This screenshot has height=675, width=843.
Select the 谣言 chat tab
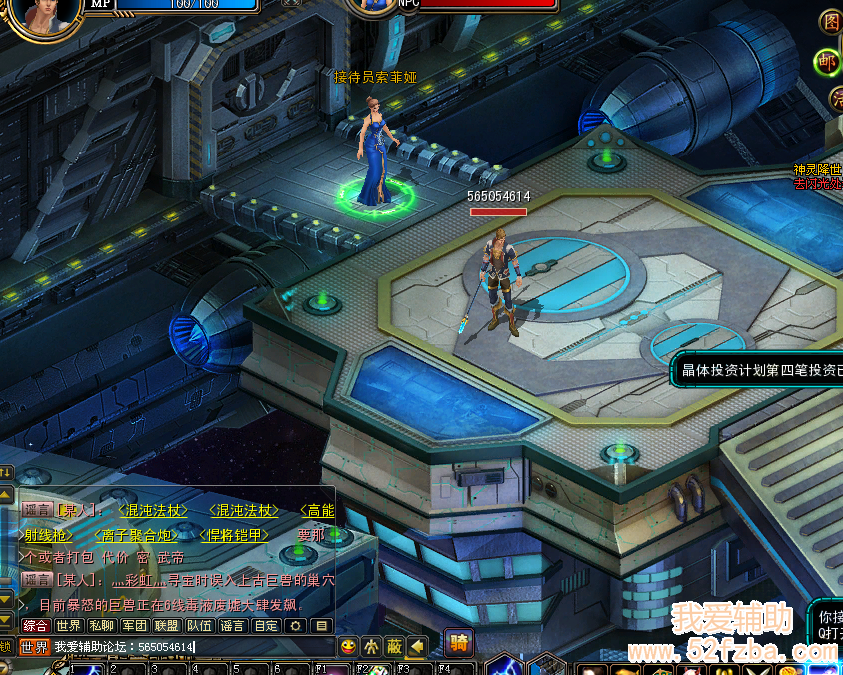point(232,626)
